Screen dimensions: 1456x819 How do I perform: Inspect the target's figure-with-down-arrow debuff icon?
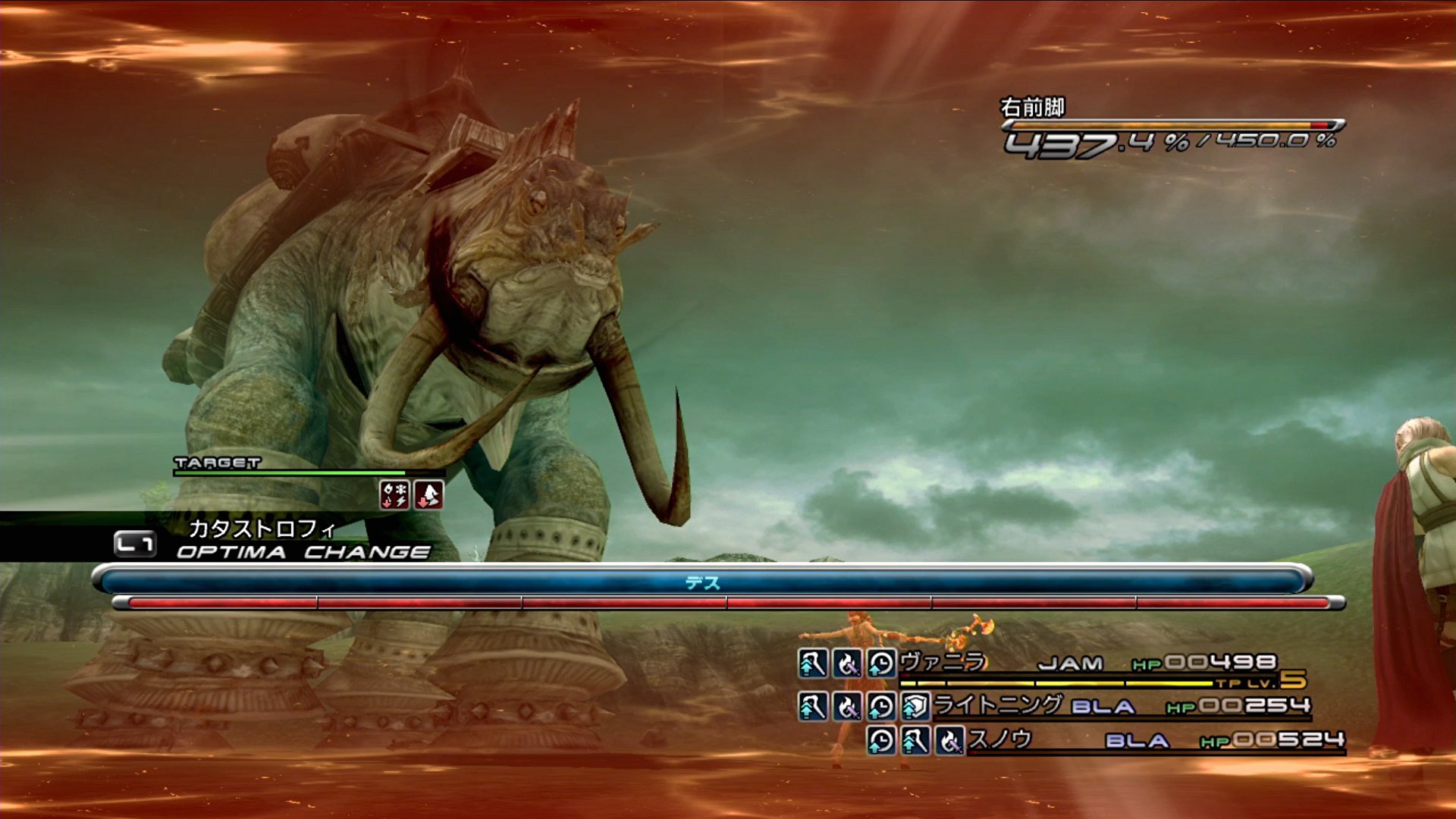pyautogui.click(x=429, y=494)
